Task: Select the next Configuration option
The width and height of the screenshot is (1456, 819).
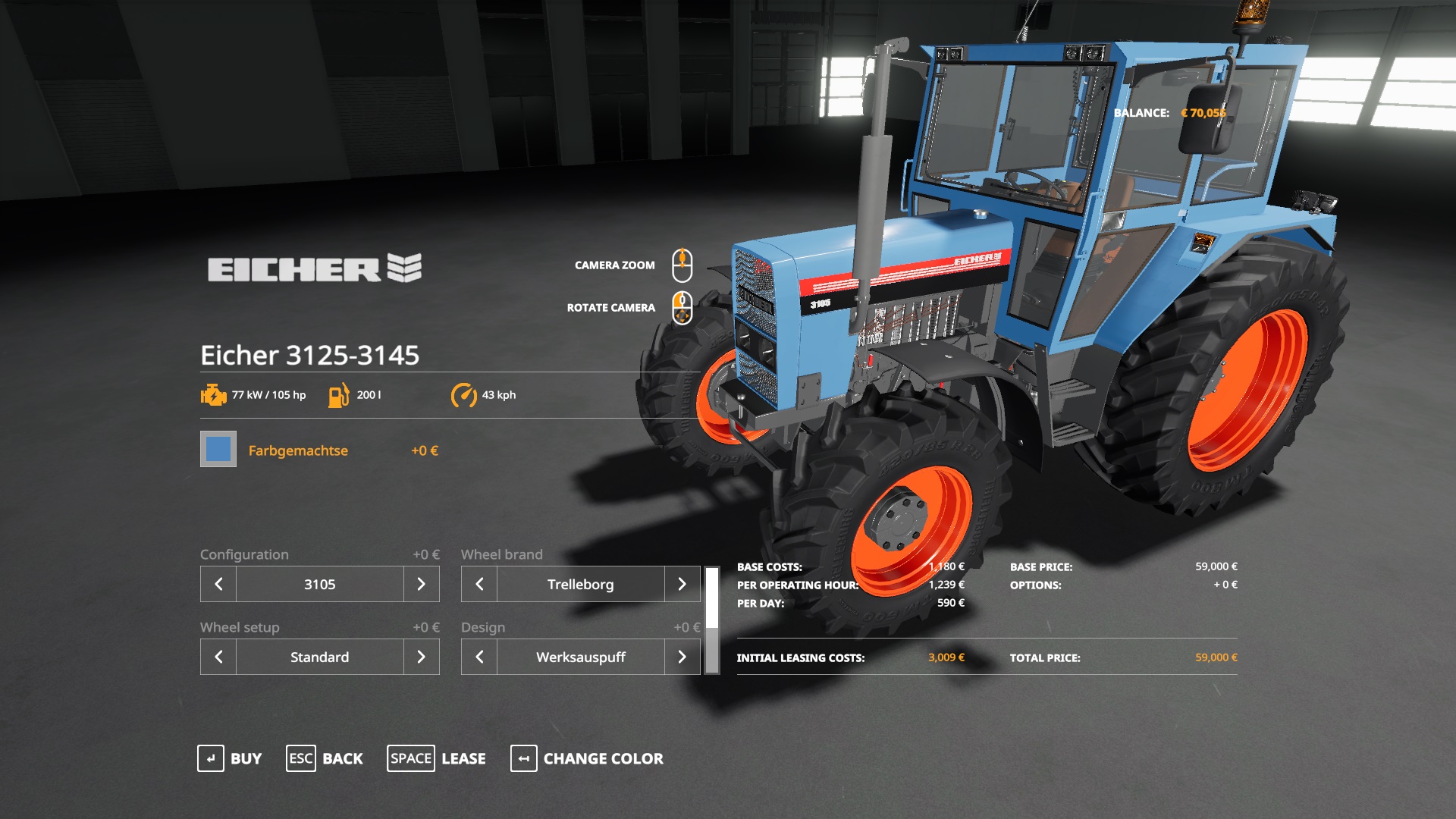Action: pos(421,584)
